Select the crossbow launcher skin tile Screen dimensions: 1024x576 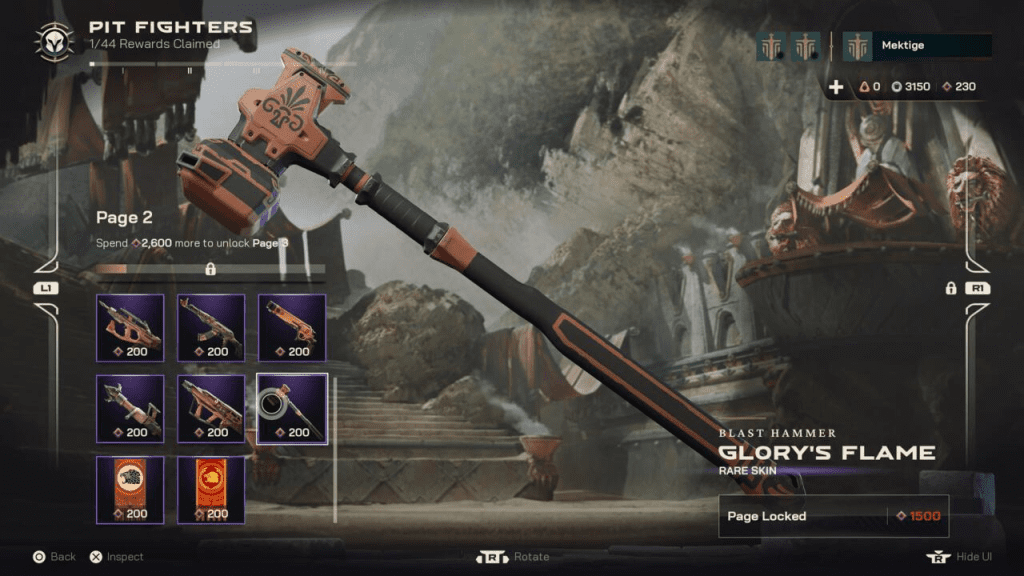pyautogui.click(x=130, y=408)
